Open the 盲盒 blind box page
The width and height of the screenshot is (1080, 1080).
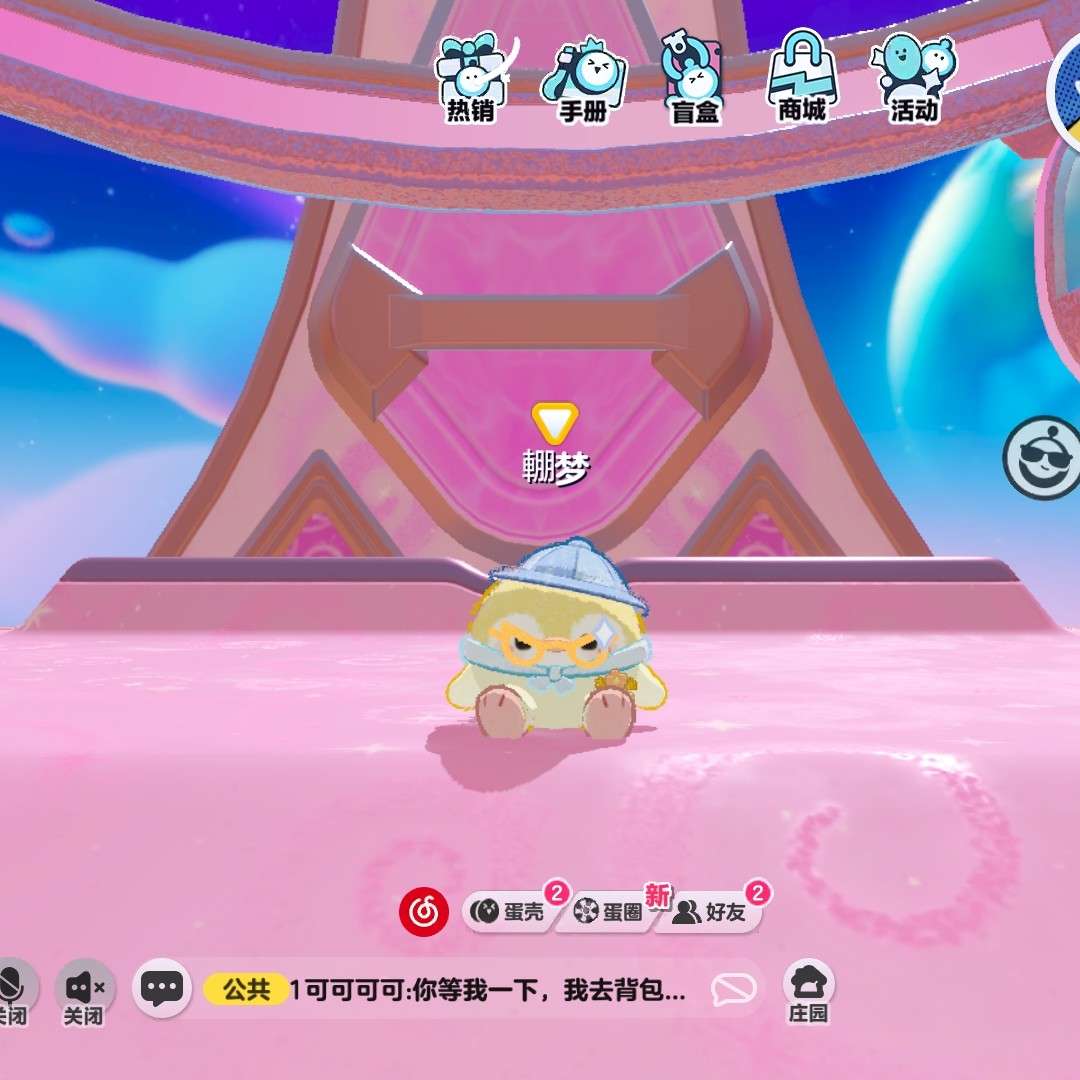click(x=694, y=78)
